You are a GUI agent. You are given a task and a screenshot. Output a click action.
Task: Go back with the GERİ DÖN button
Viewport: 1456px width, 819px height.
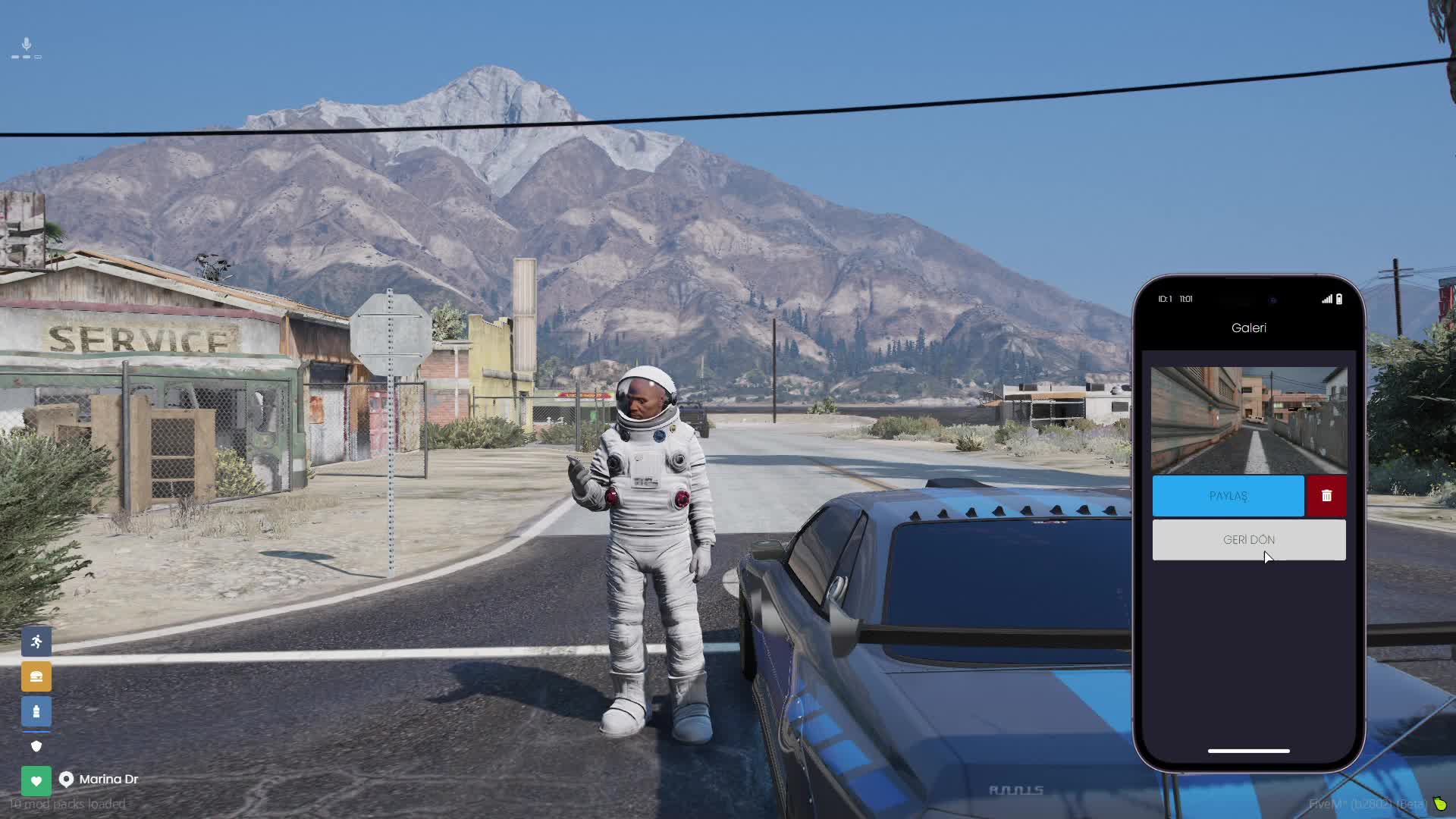[x=1248, y=540]
